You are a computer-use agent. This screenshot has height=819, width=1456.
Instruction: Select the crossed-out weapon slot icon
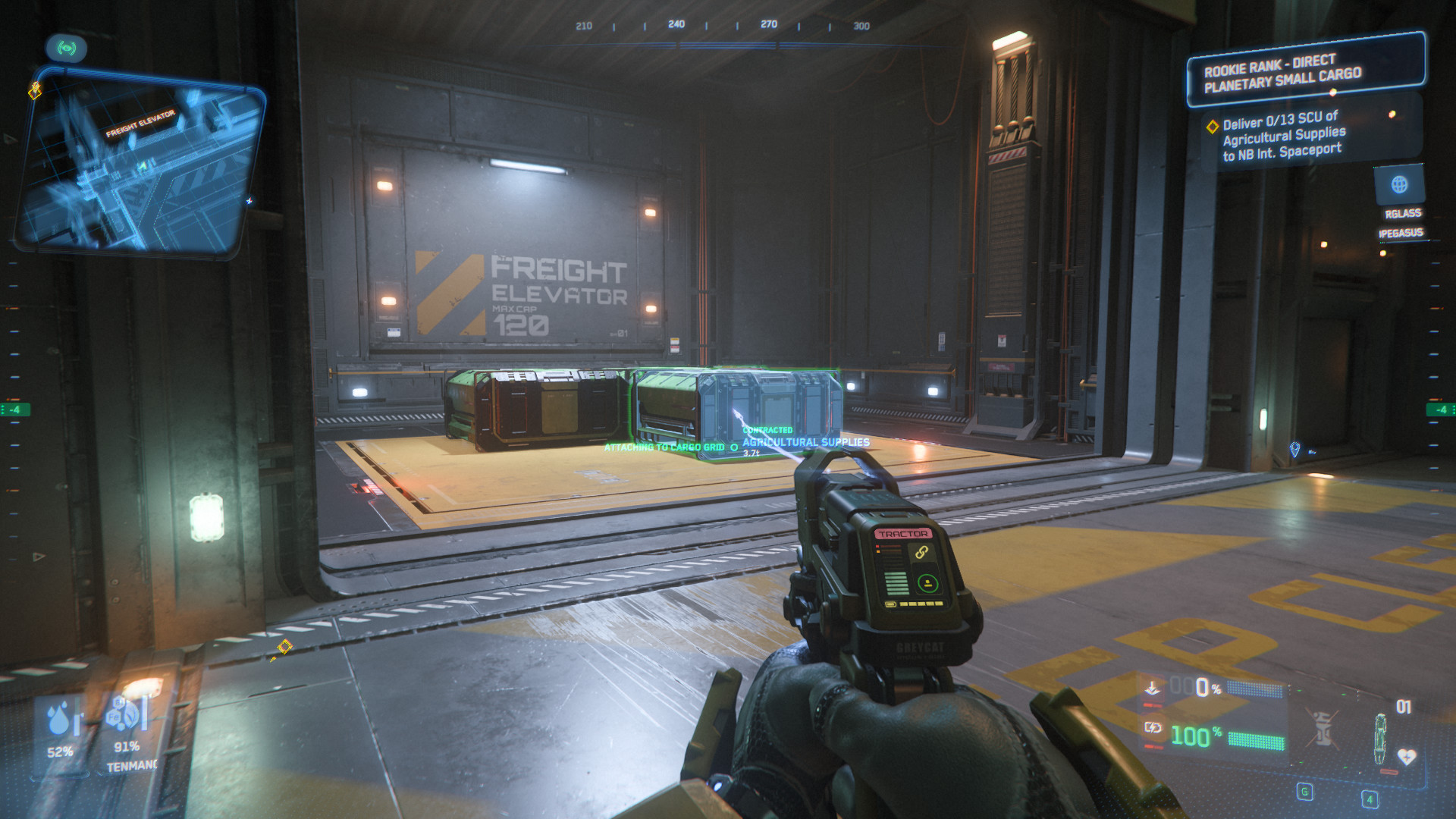tap(1323, 729)
